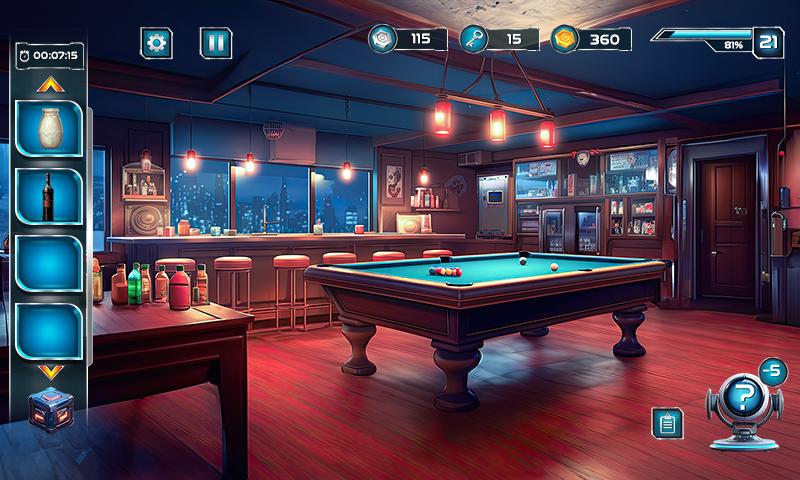
Task: Open the glowing cube box icon
Action: tap(48, 409)
